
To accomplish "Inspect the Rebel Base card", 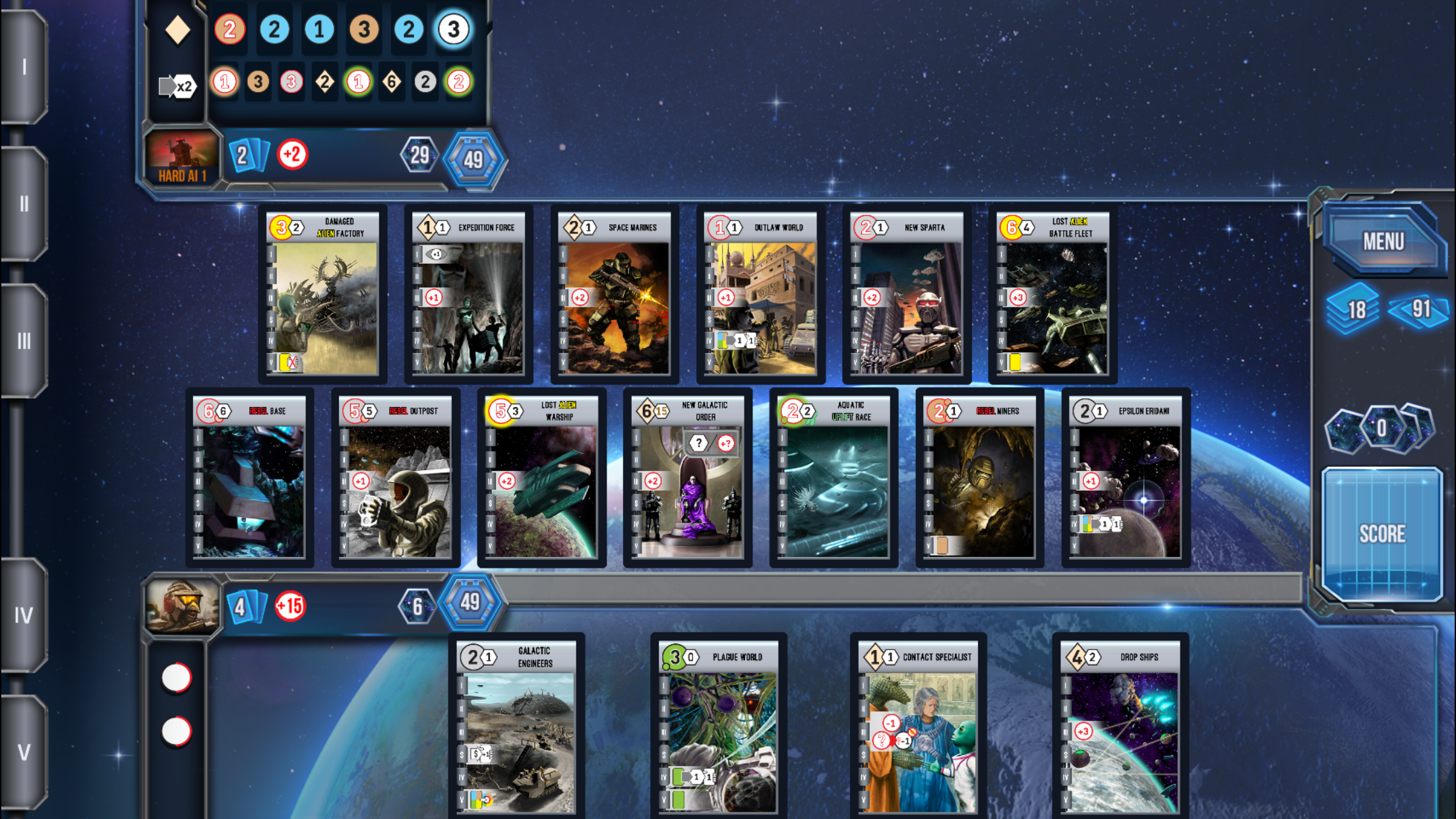I will (249, 477).
